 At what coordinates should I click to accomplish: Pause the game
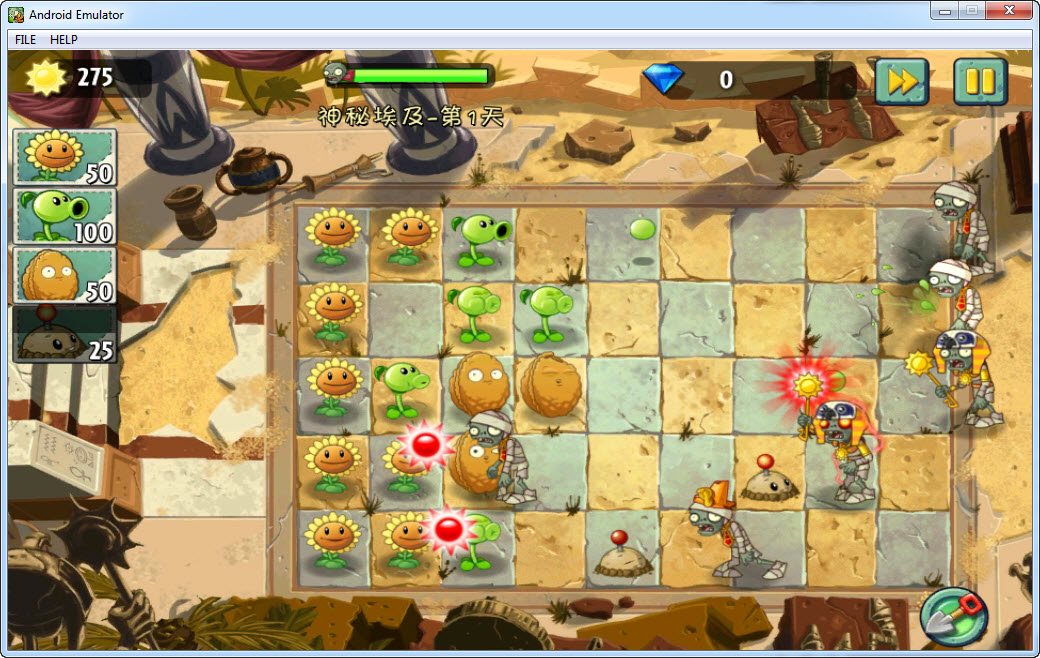pyautogui.click(x=979, y=82)
